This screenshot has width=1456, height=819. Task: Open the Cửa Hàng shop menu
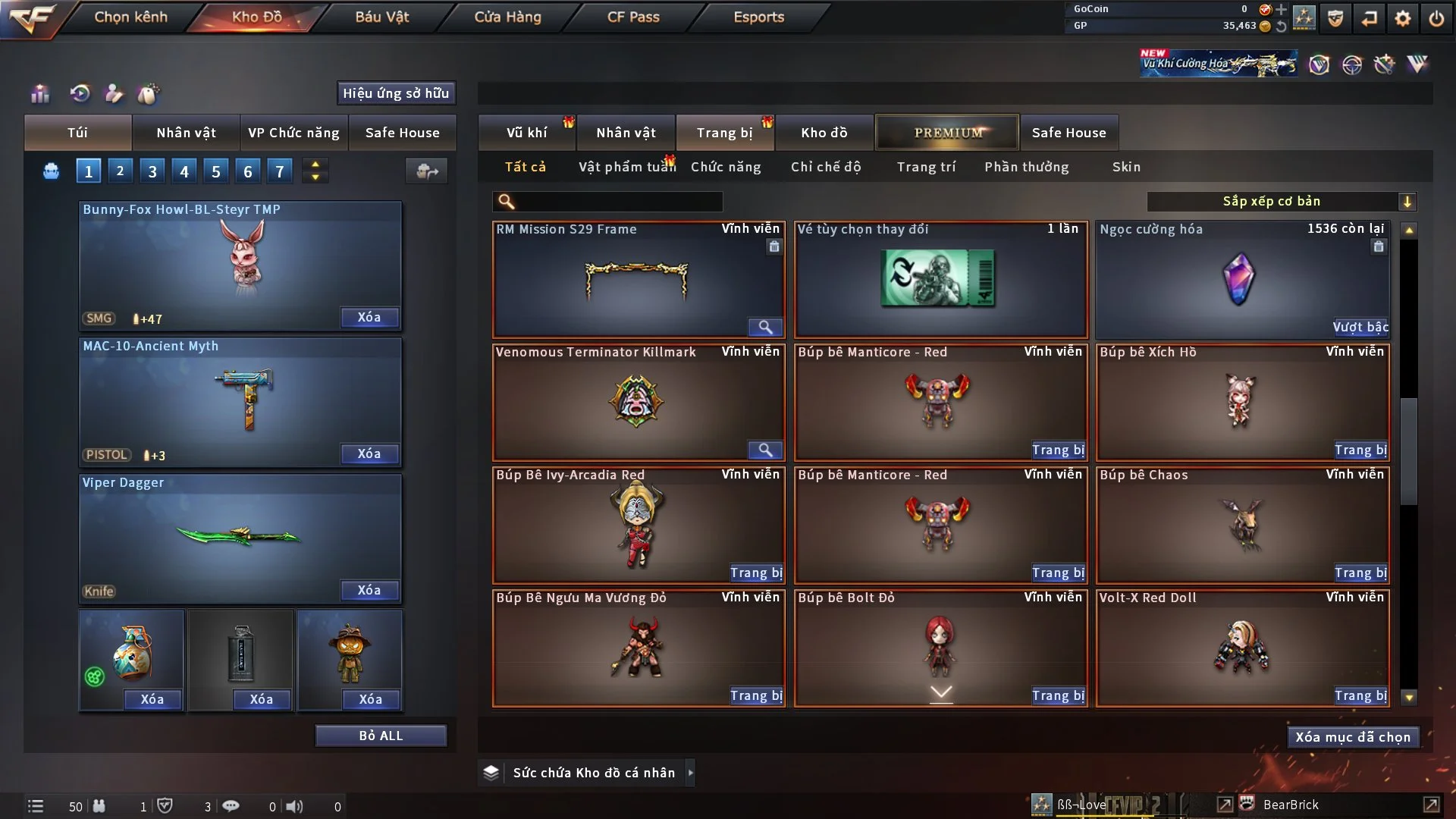tap(507, 17)
